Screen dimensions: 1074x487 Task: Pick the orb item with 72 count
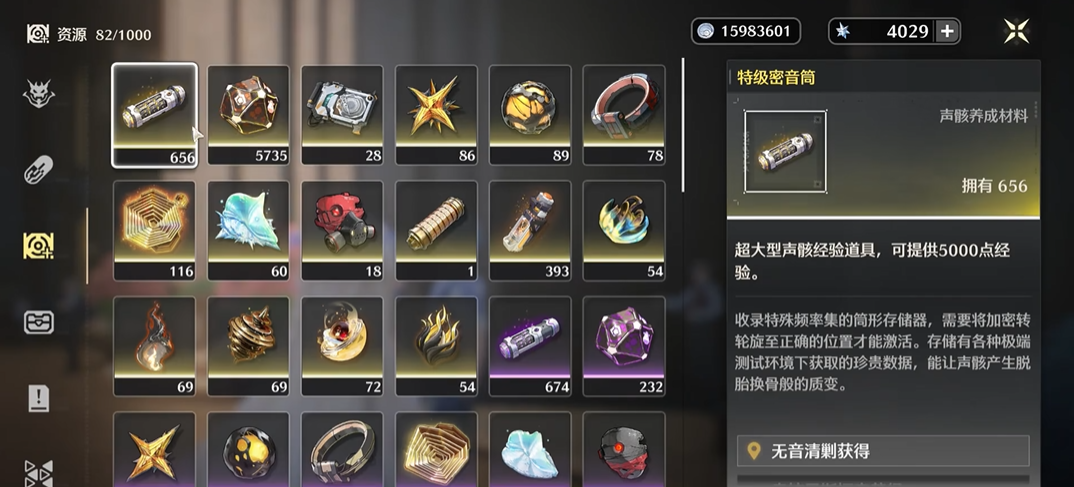pos(342,345)
